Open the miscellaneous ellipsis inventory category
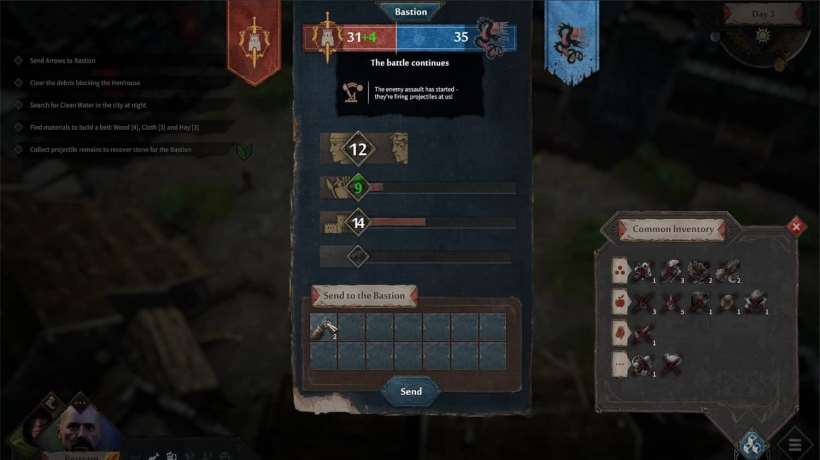Screen dimensions: 820x460 620,364
